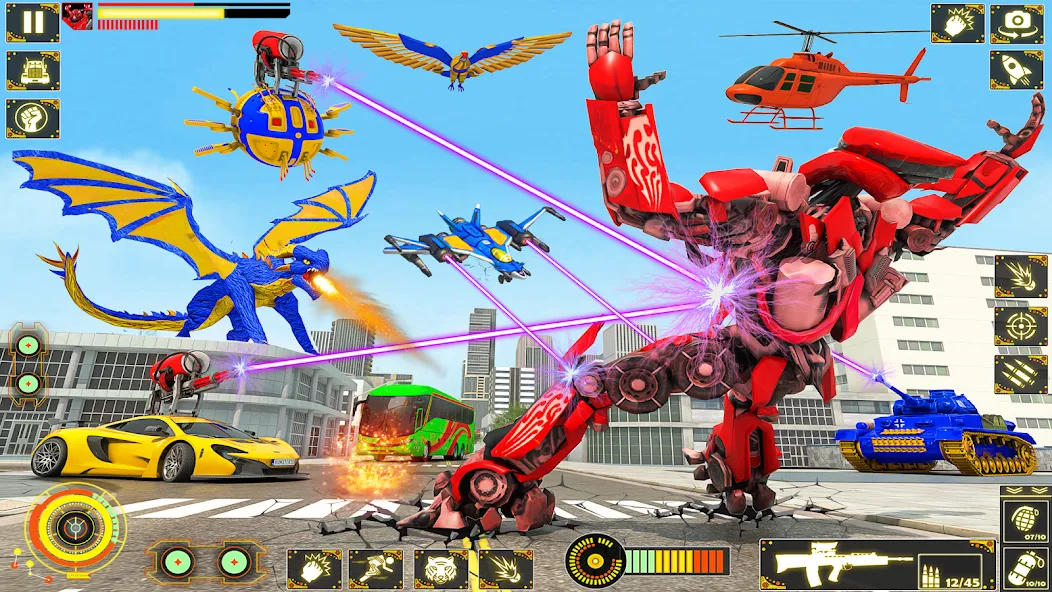Tap the punch impact button at top right
Image resolution: width=1052 pixels, height=592 pixels.
tap(957, 23)
